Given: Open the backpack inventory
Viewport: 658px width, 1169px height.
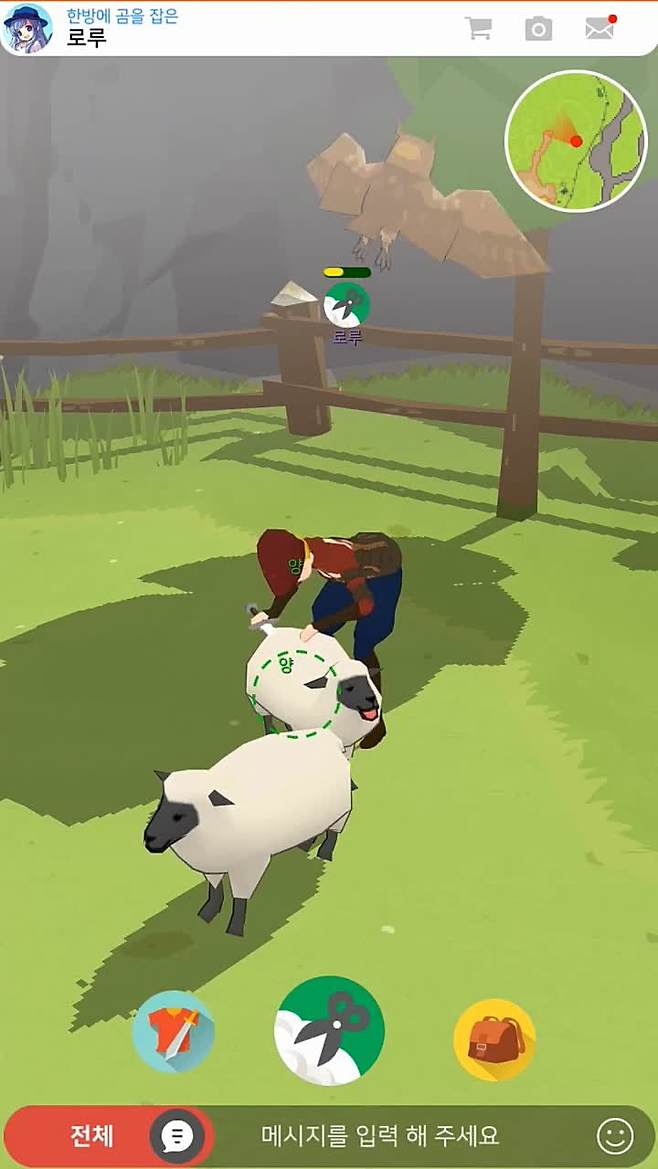Looking at the screenshot, I should (494, 1039).
